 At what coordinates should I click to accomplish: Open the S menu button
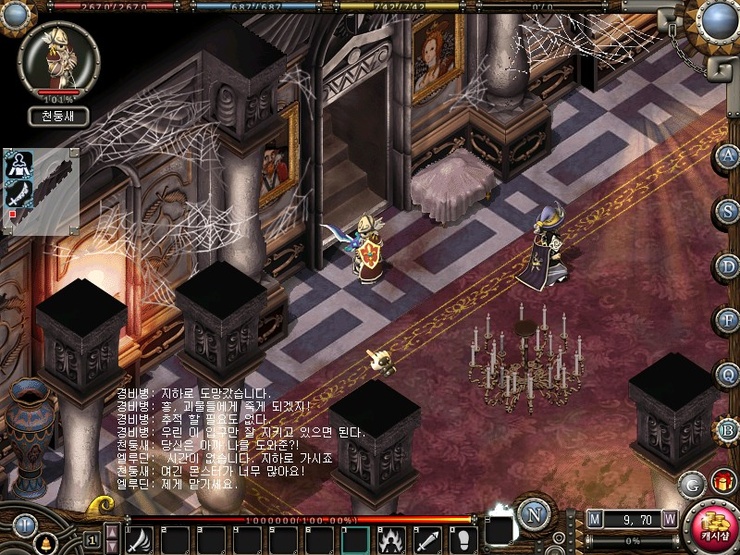[727, 211]
